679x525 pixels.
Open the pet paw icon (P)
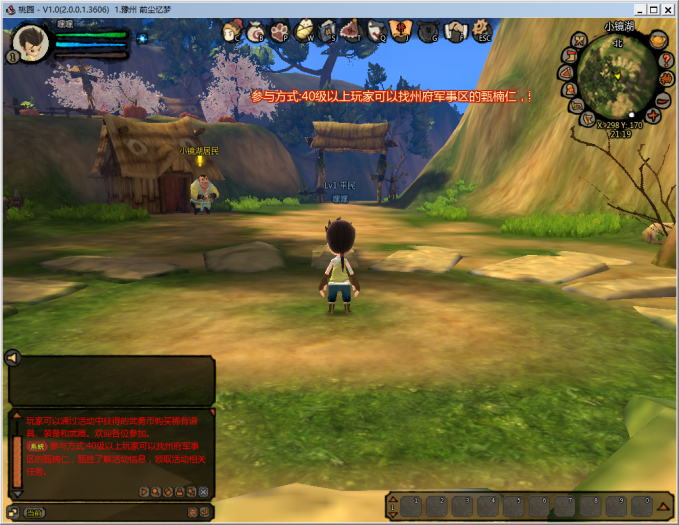point(279,32)
